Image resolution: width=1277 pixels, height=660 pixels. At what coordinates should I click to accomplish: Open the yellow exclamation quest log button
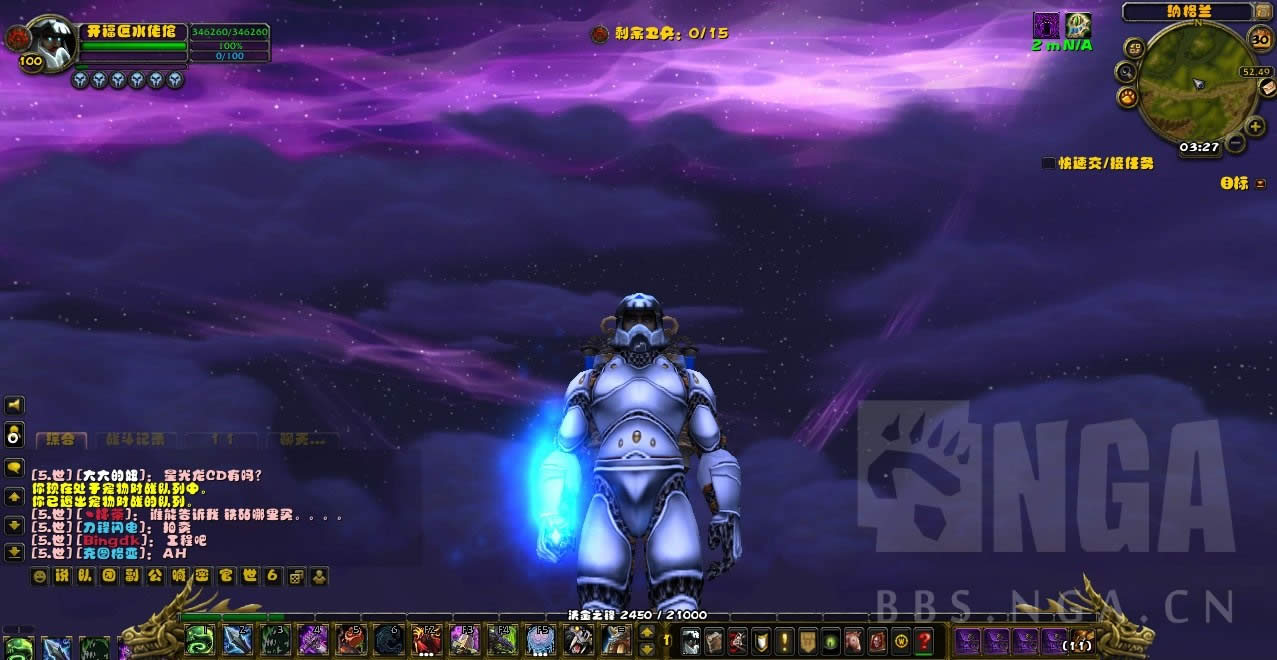coord(784,639)
